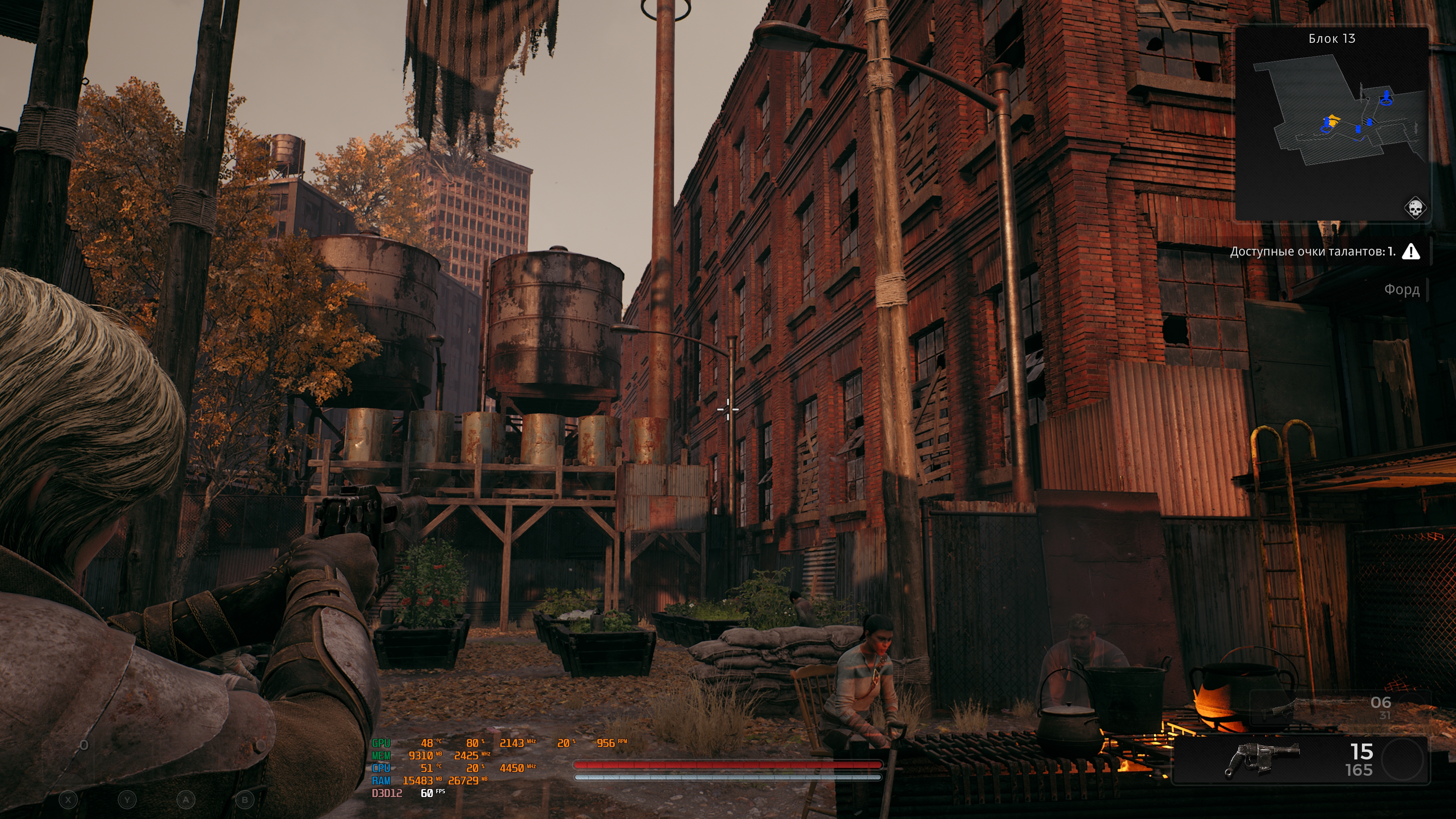Select the equipped revolver weapon slot
This screenshot has height=819, width=1456.
point(1261,759)
